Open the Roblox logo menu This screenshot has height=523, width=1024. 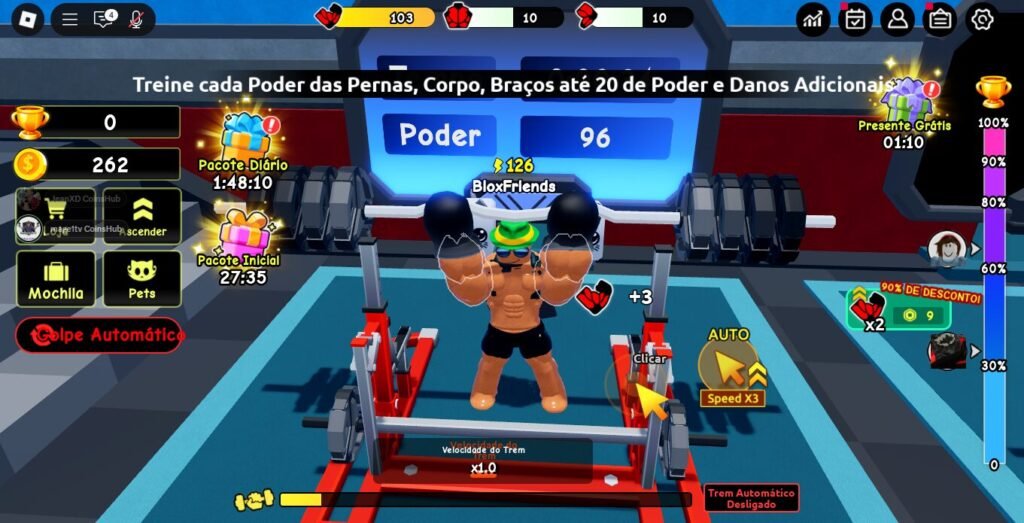27,19
